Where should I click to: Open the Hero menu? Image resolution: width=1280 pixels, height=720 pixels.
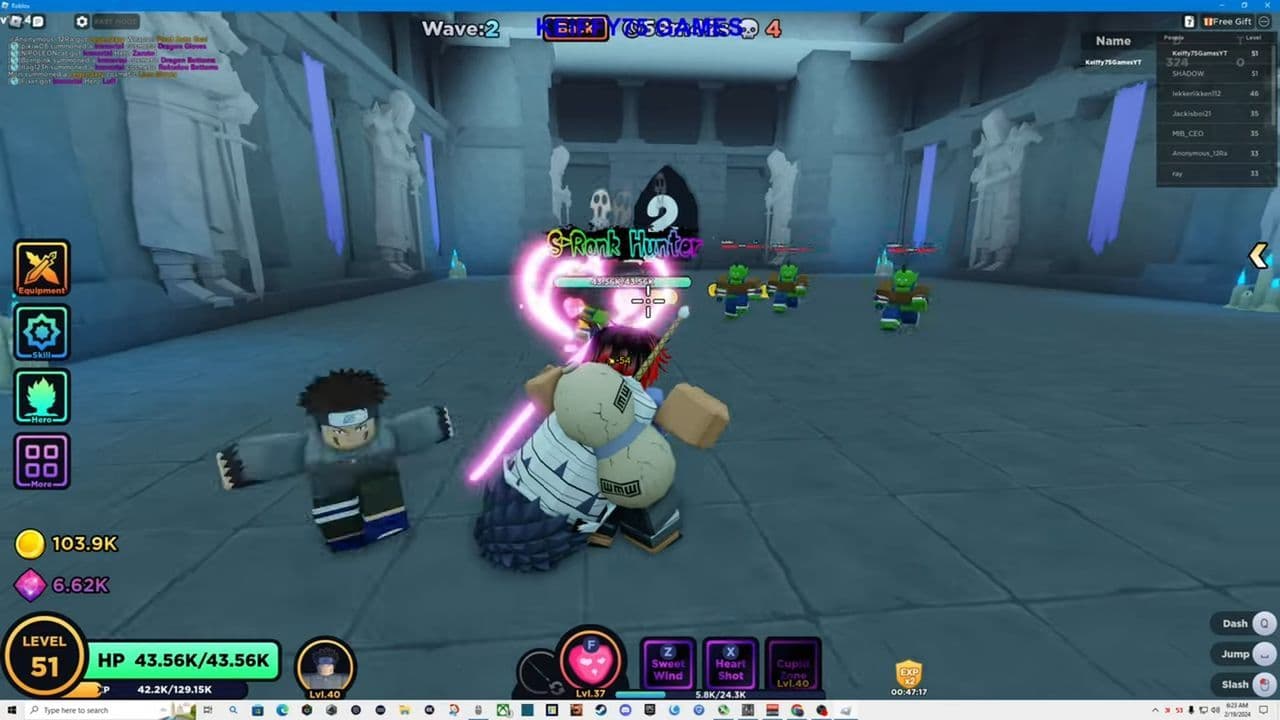click(x=41, y=396)
